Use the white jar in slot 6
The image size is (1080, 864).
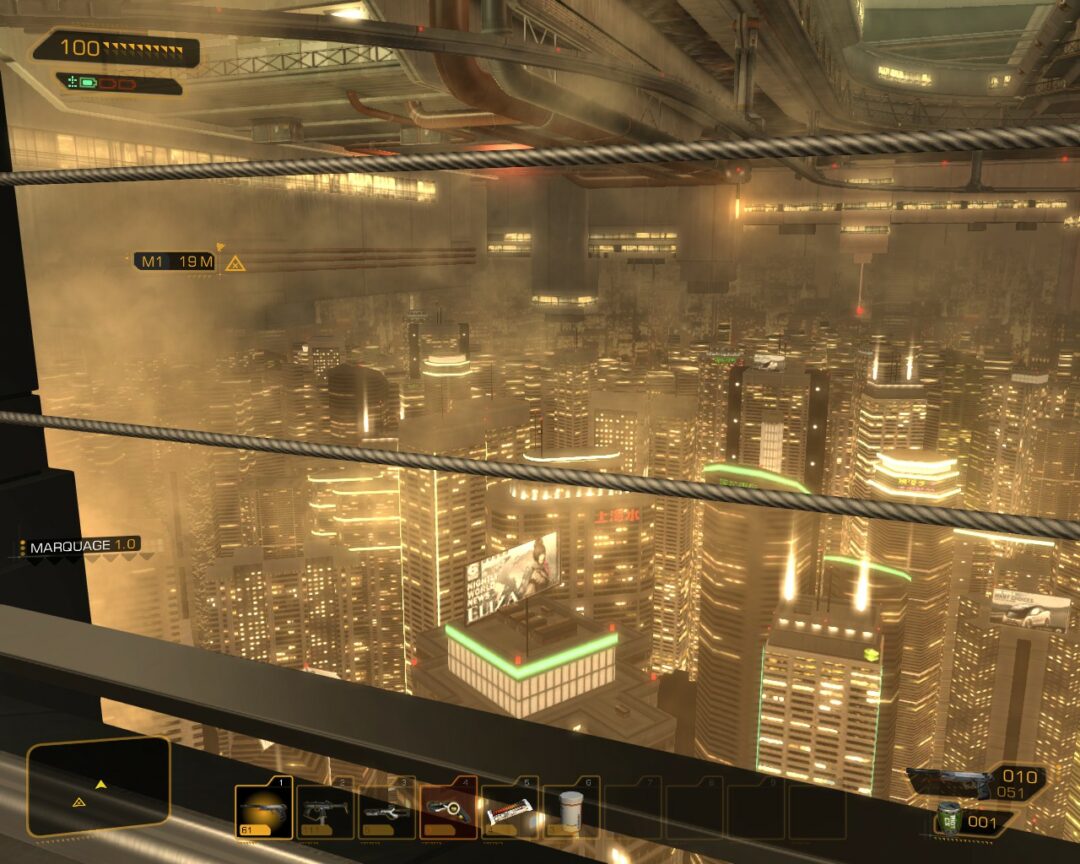(x=571, y=810)
